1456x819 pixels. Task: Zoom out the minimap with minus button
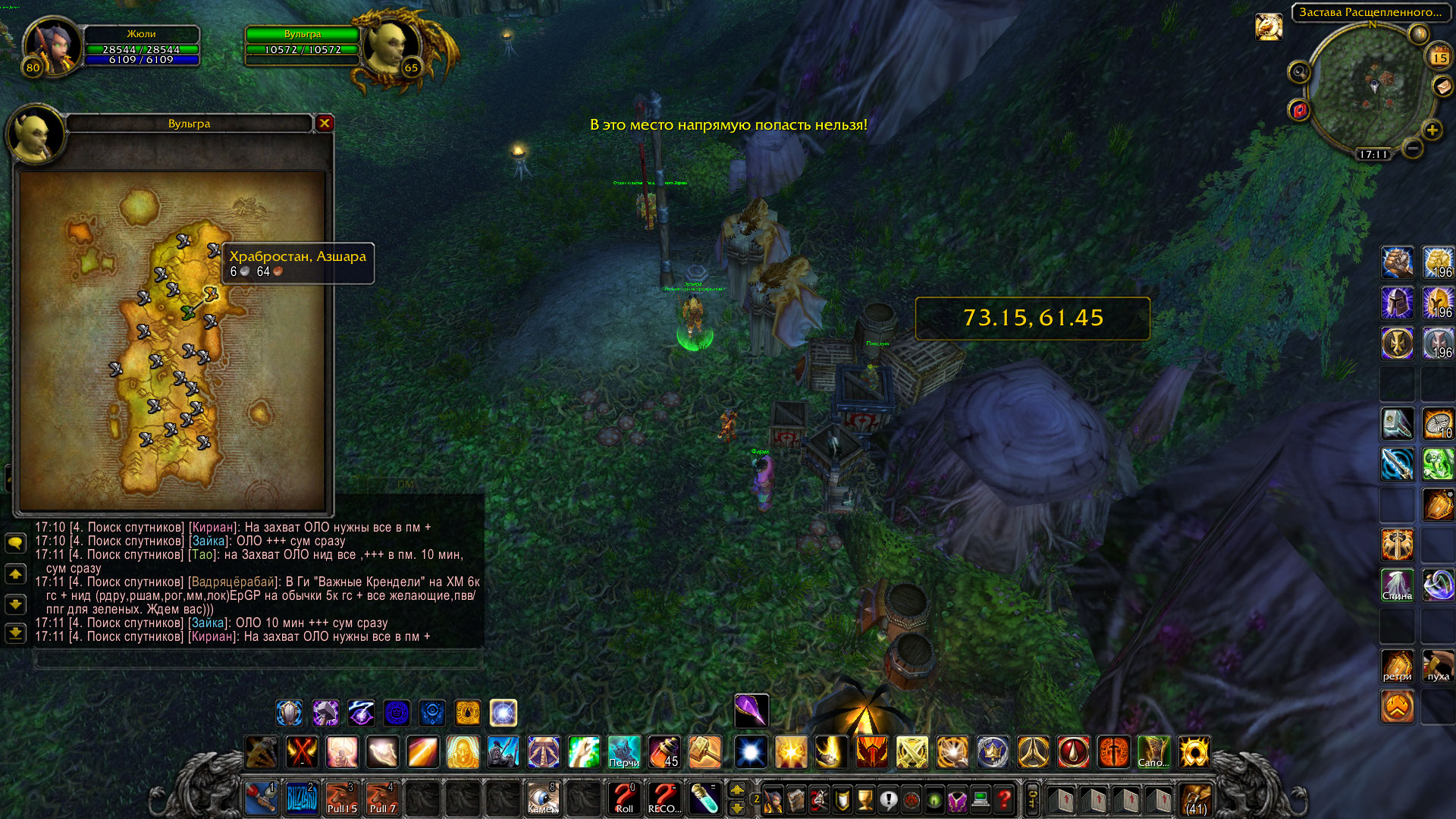[x=1412, y=149]
